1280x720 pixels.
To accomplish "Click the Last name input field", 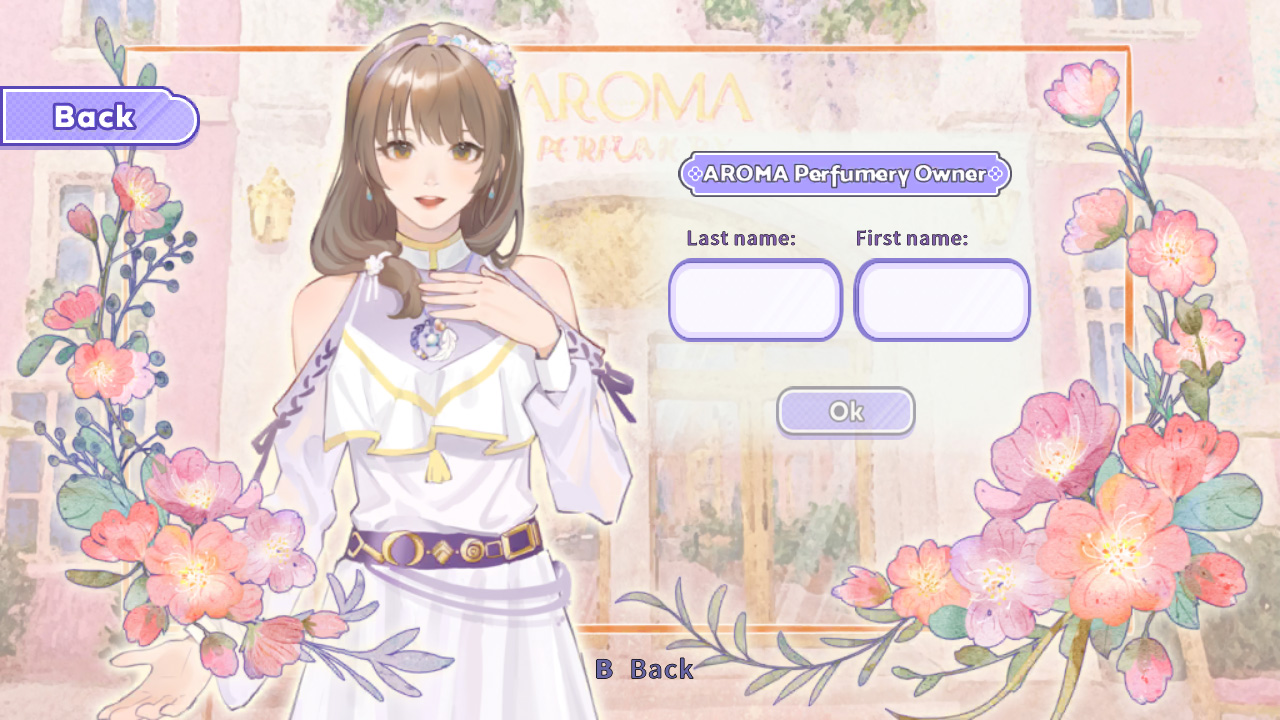I will tap(755, 300).
